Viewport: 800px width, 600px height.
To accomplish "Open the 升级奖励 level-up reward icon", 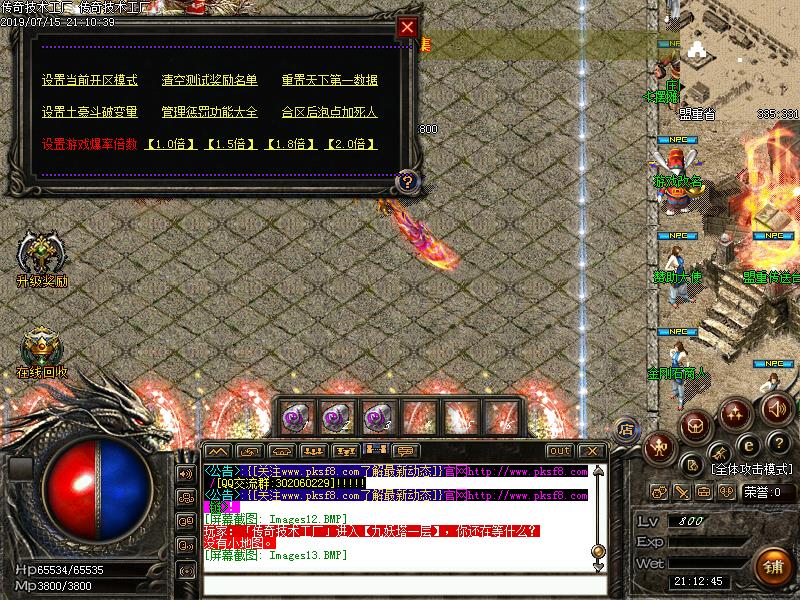I will pos(41,255).
